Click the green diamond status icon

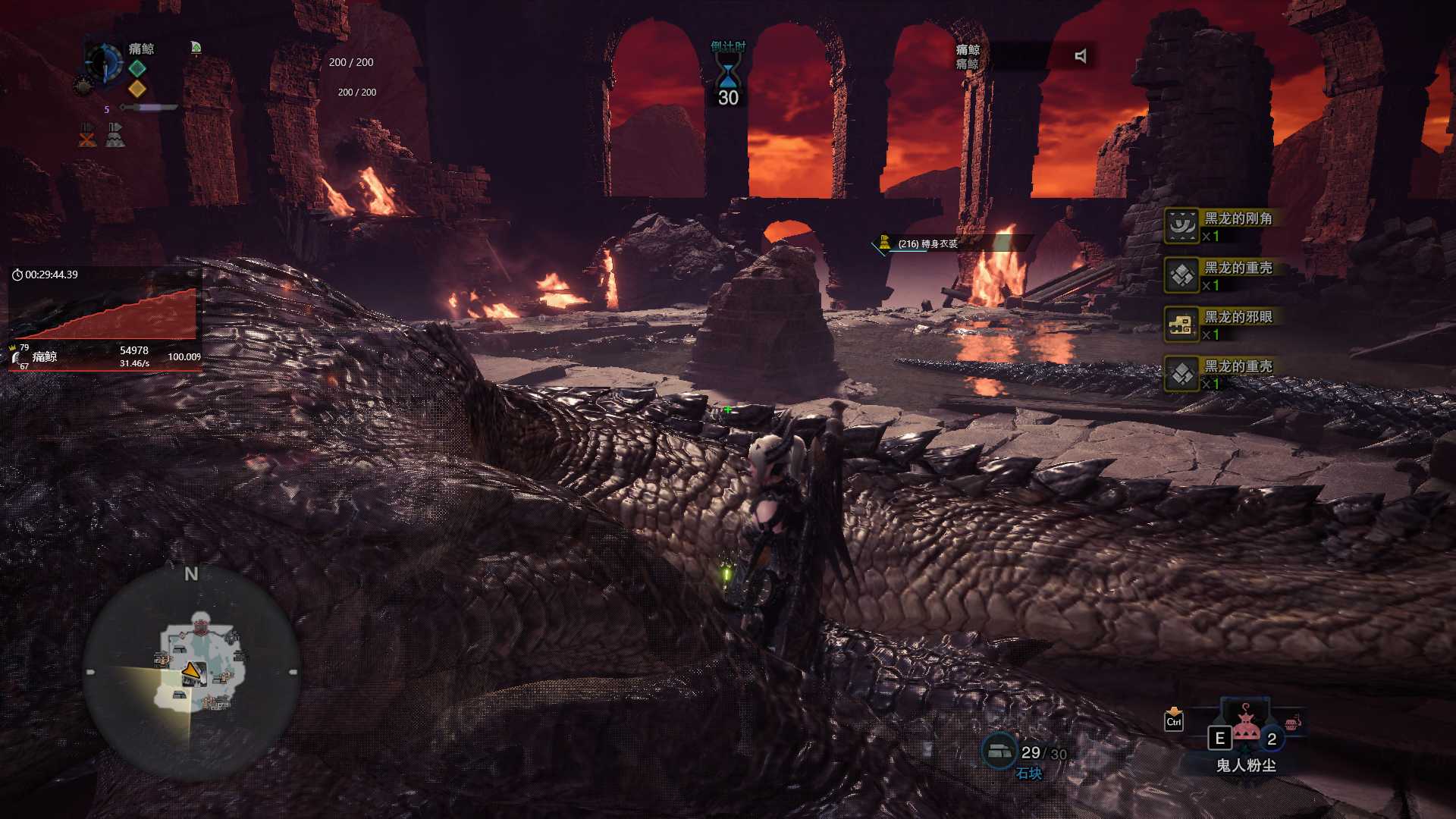click(x=137, y=68)
